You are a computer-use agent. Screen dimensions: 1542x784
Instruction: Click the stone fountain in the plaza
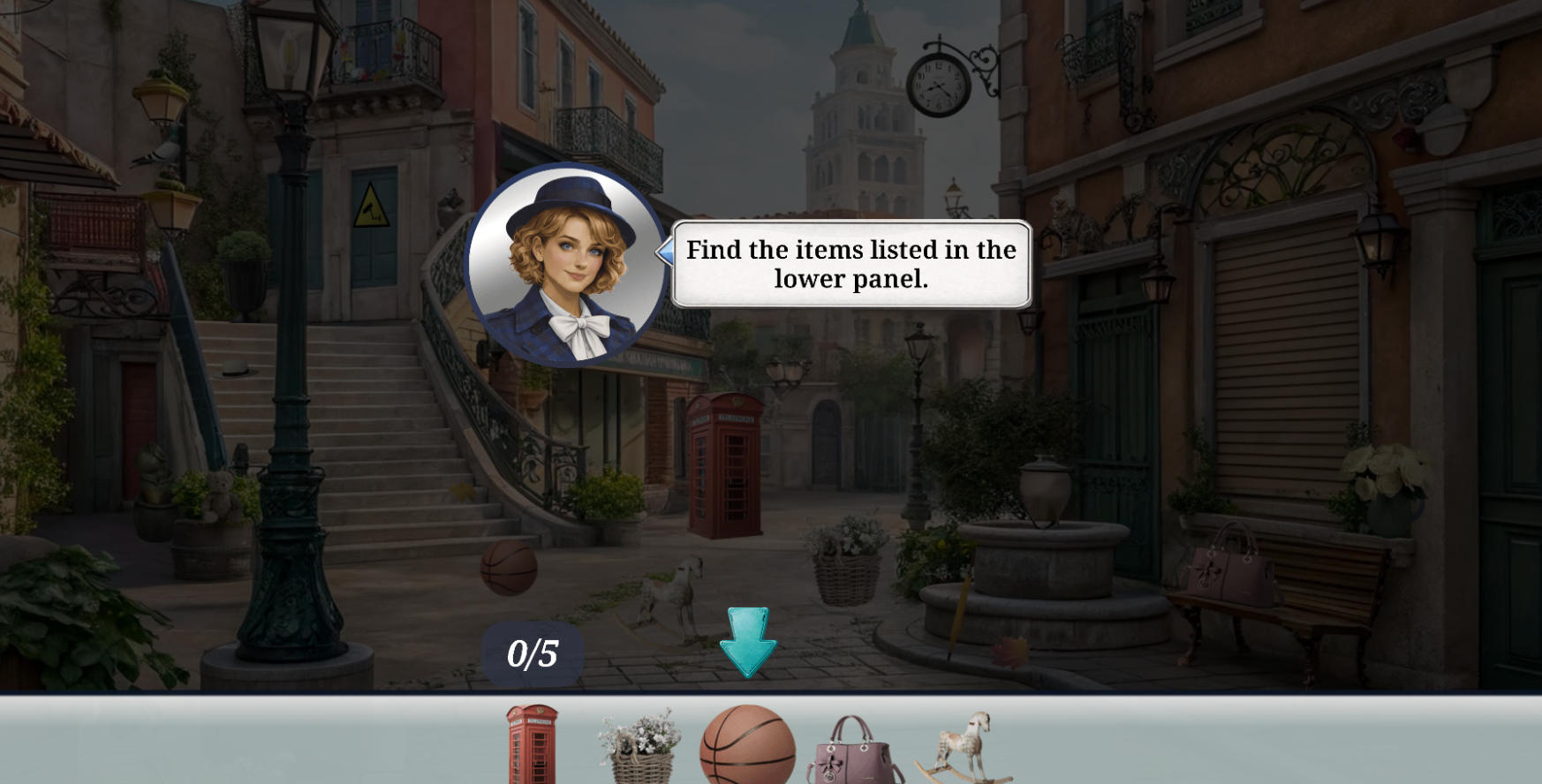(1047, 556)
